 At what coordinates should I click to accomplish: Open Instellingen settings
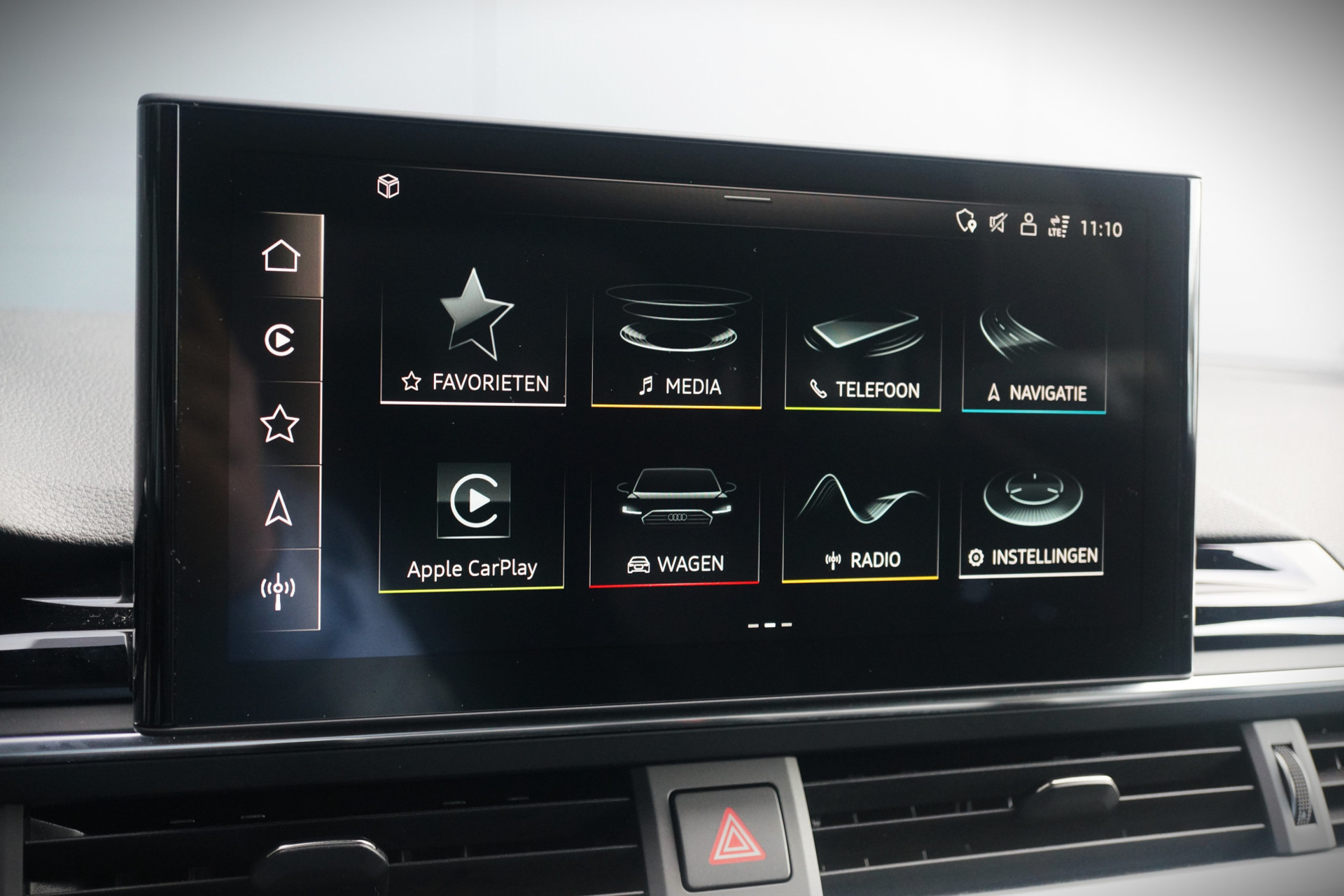(1032, 521)
